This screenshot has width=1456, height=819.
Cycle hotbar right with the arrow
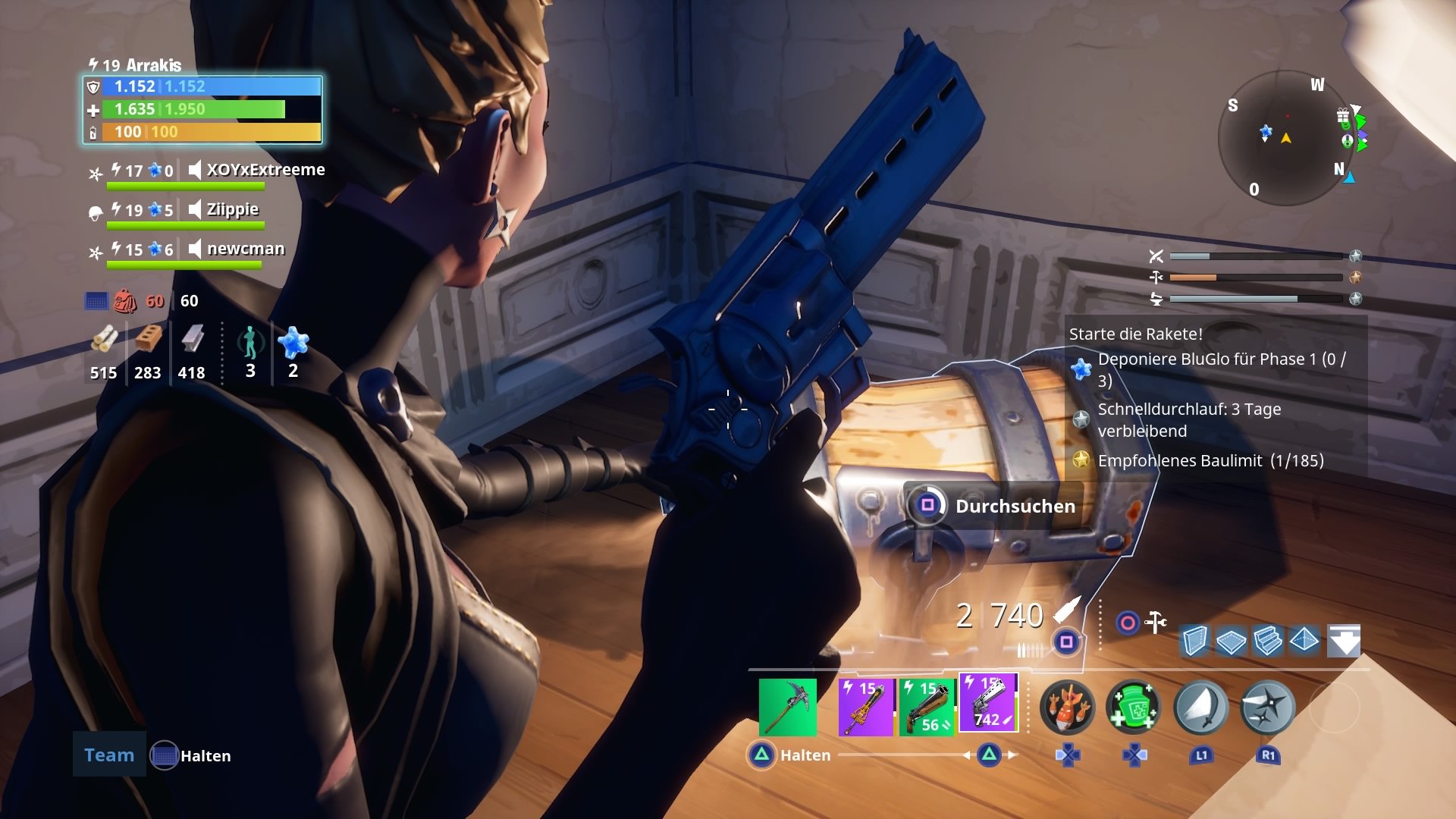(1013, 755)
